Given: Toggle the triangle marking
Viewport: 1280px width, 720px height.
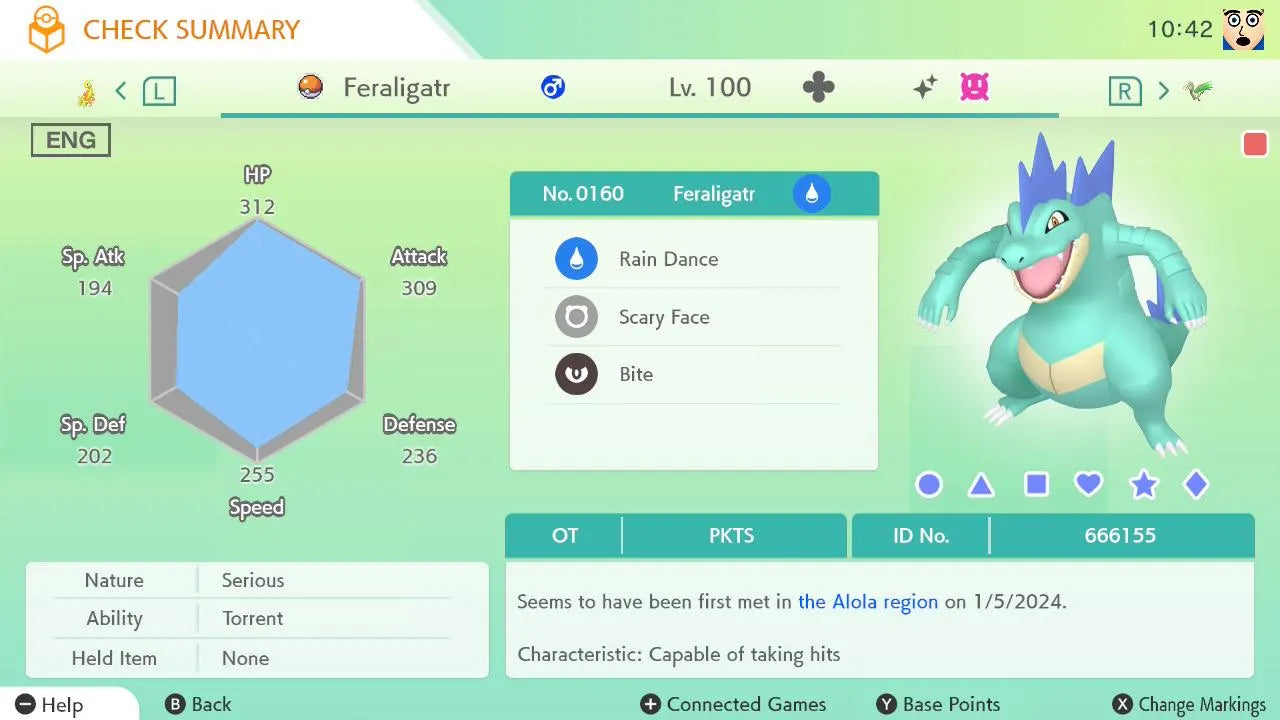Looking at the screenshot, I should click(x=981, y=486).
